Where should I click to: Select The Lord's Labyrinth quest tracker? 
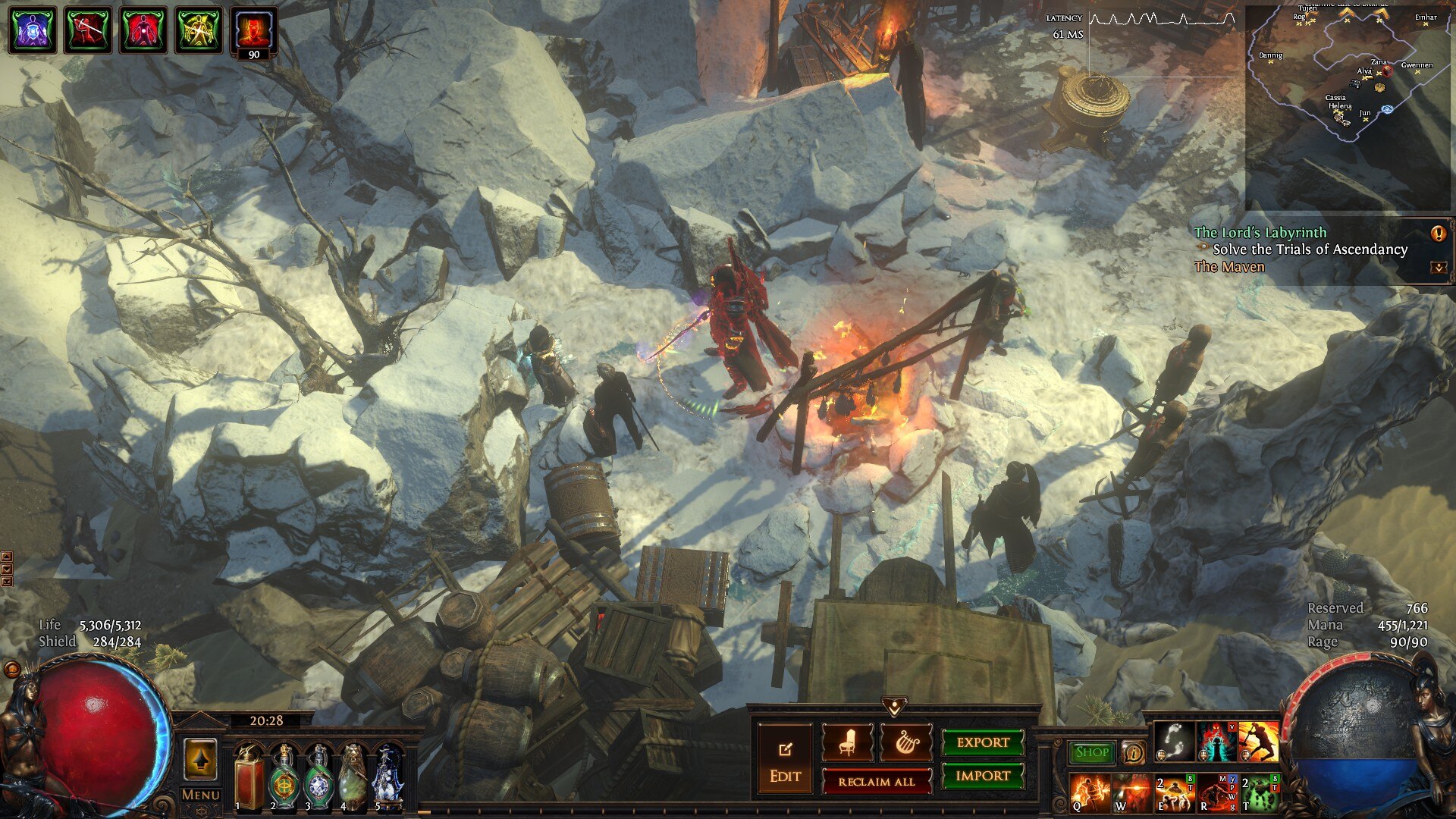pyautogui.click(x=1260, y=233)
